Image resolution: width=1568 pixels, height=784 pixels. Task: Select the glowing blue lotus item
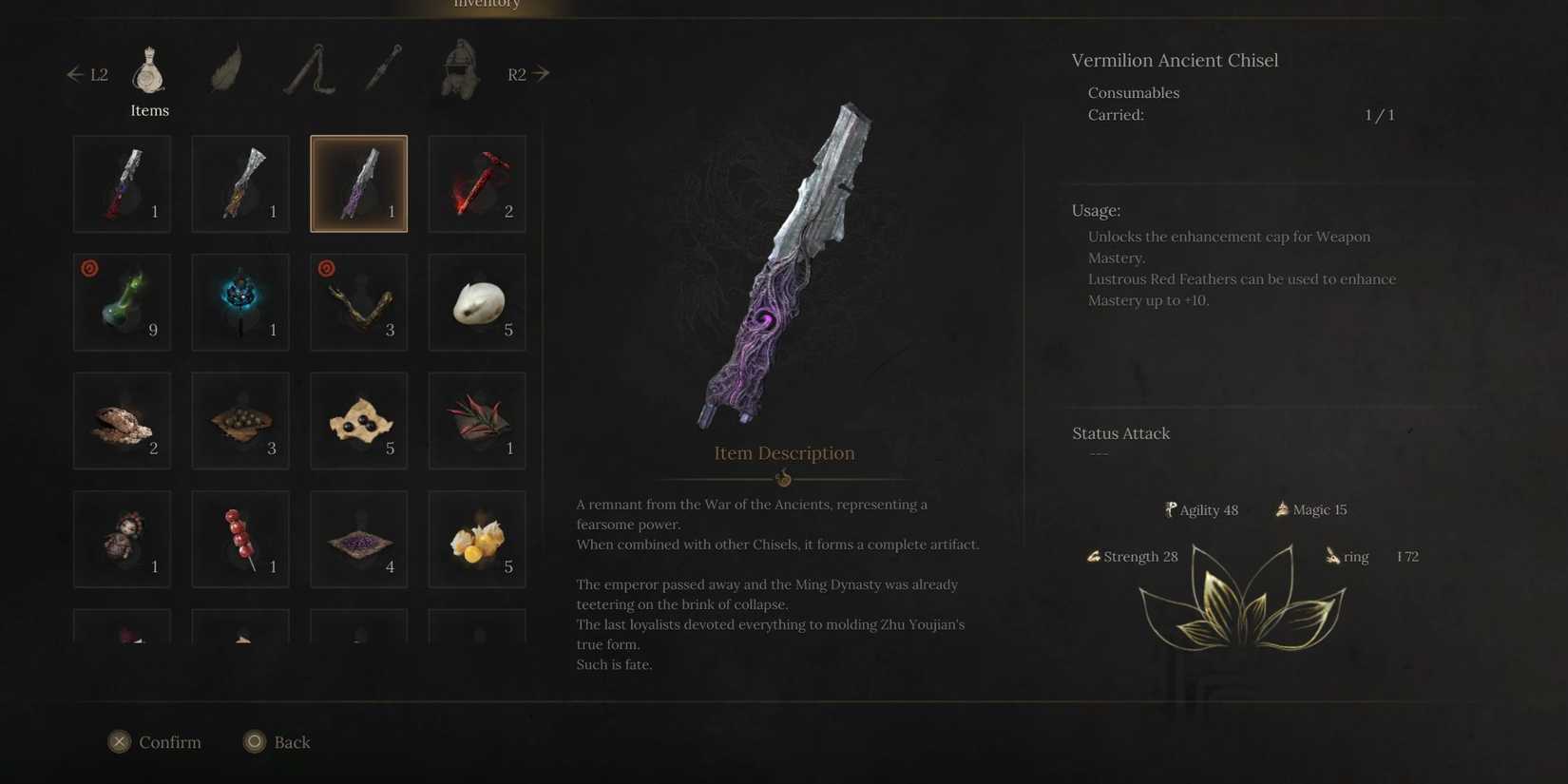pyautogui.click(x=239, y=301)
